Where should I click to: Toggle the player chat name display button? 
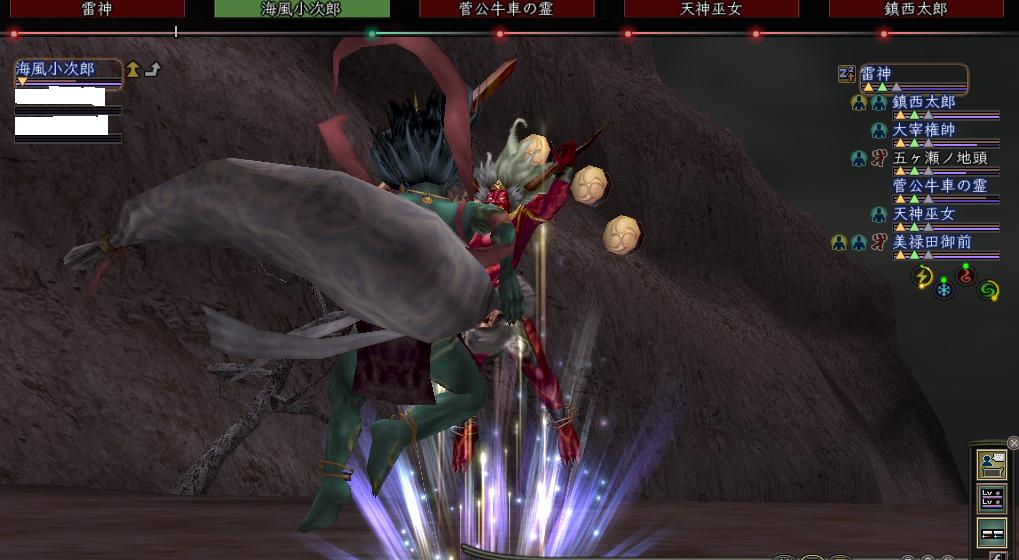point(992,464)
